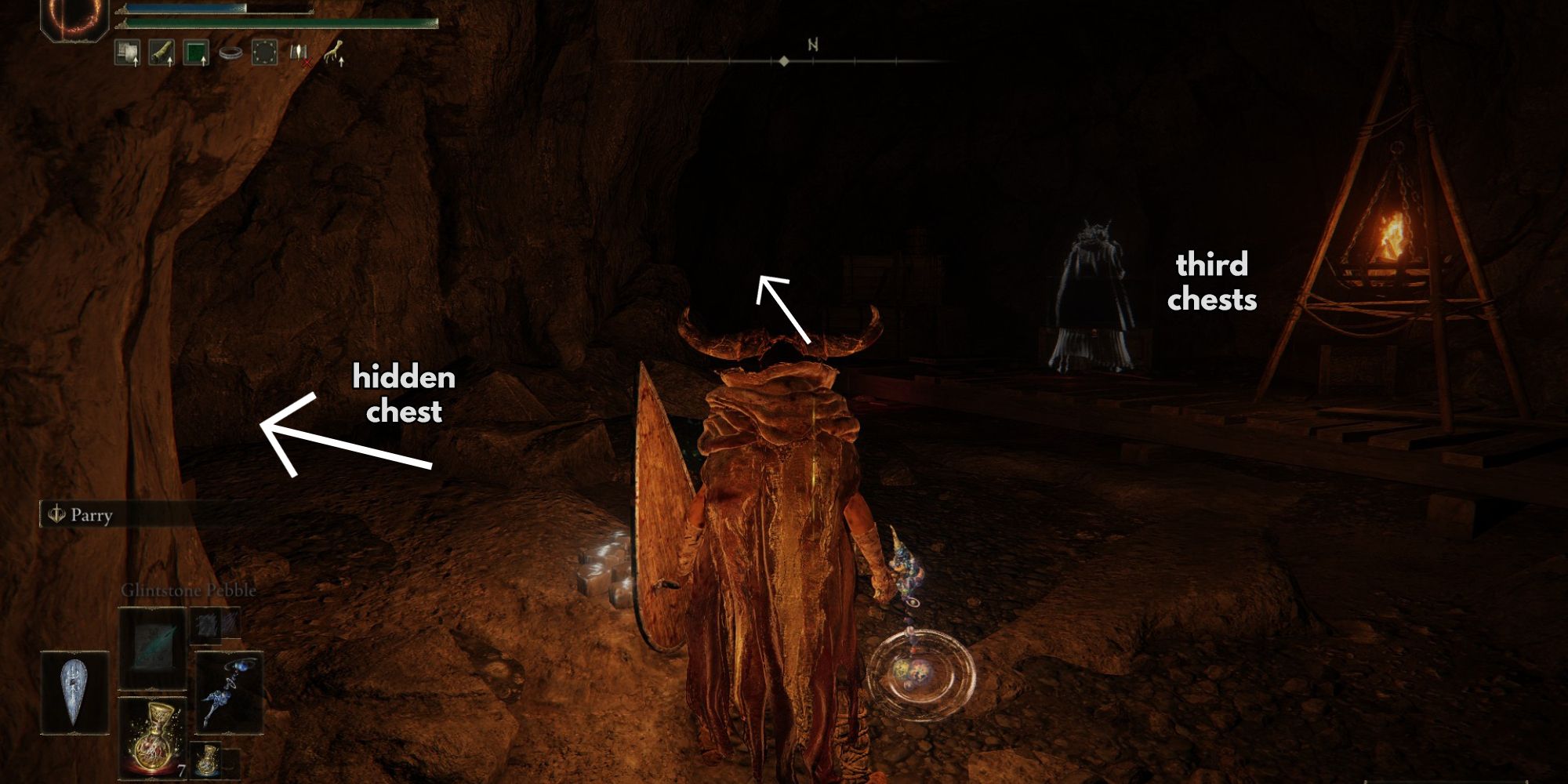The width and height of the screenshot is (1568, 784).
Task: Click the small Cerulean Tears flask icon
Action: pyautogui.click(x=207, y=759)
